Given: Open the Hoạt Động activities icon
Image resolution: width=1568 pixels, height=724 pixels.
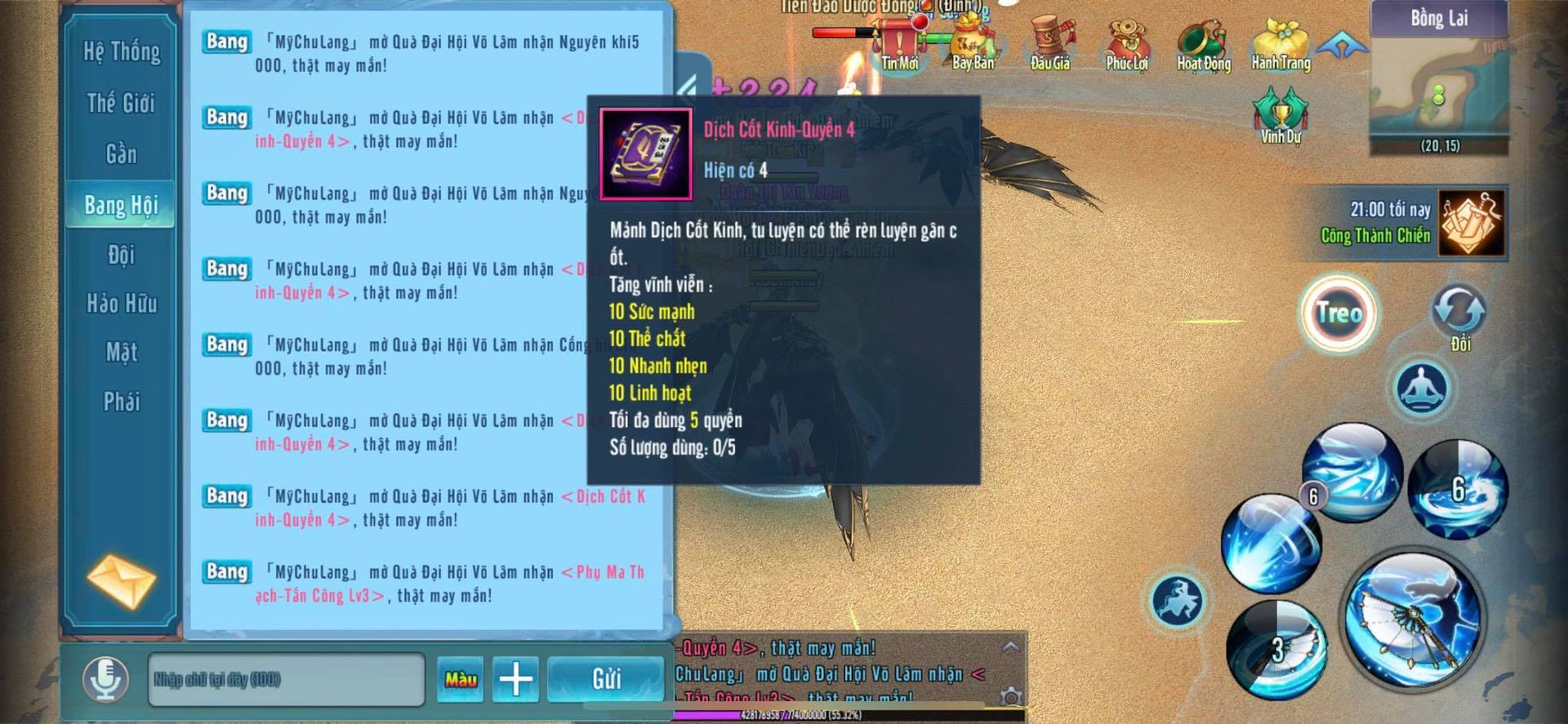Looking at the screenshot, I should tap(1204, 46).
